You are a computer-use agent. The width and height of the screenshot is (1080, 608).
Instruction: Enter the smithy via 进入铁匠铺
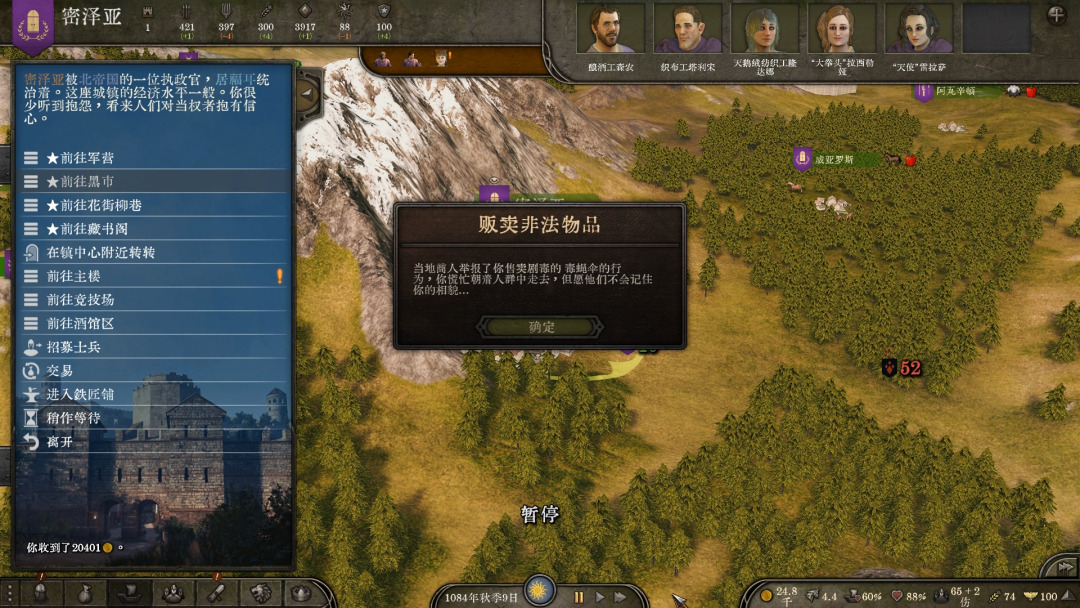[80, 394]
